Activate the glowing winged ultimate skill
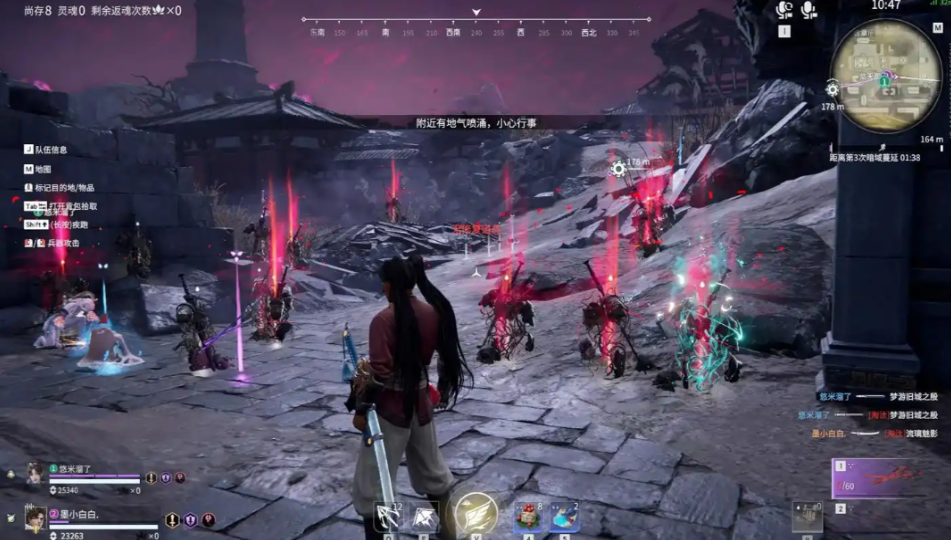Screen dimensions: 951x540 476,514
